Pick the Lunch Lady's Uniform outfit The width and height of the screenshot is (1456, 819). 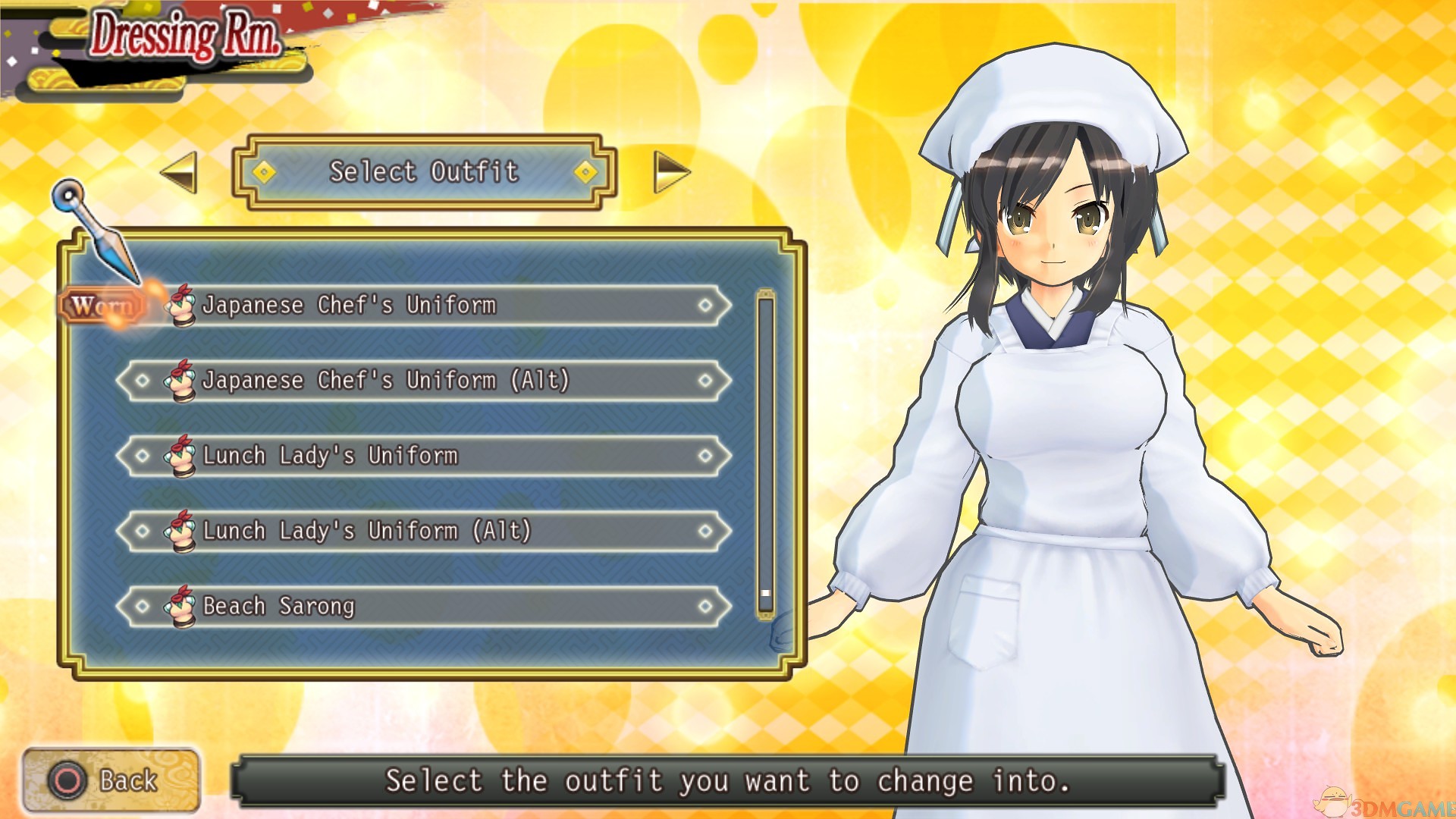(x=425, y=456)
